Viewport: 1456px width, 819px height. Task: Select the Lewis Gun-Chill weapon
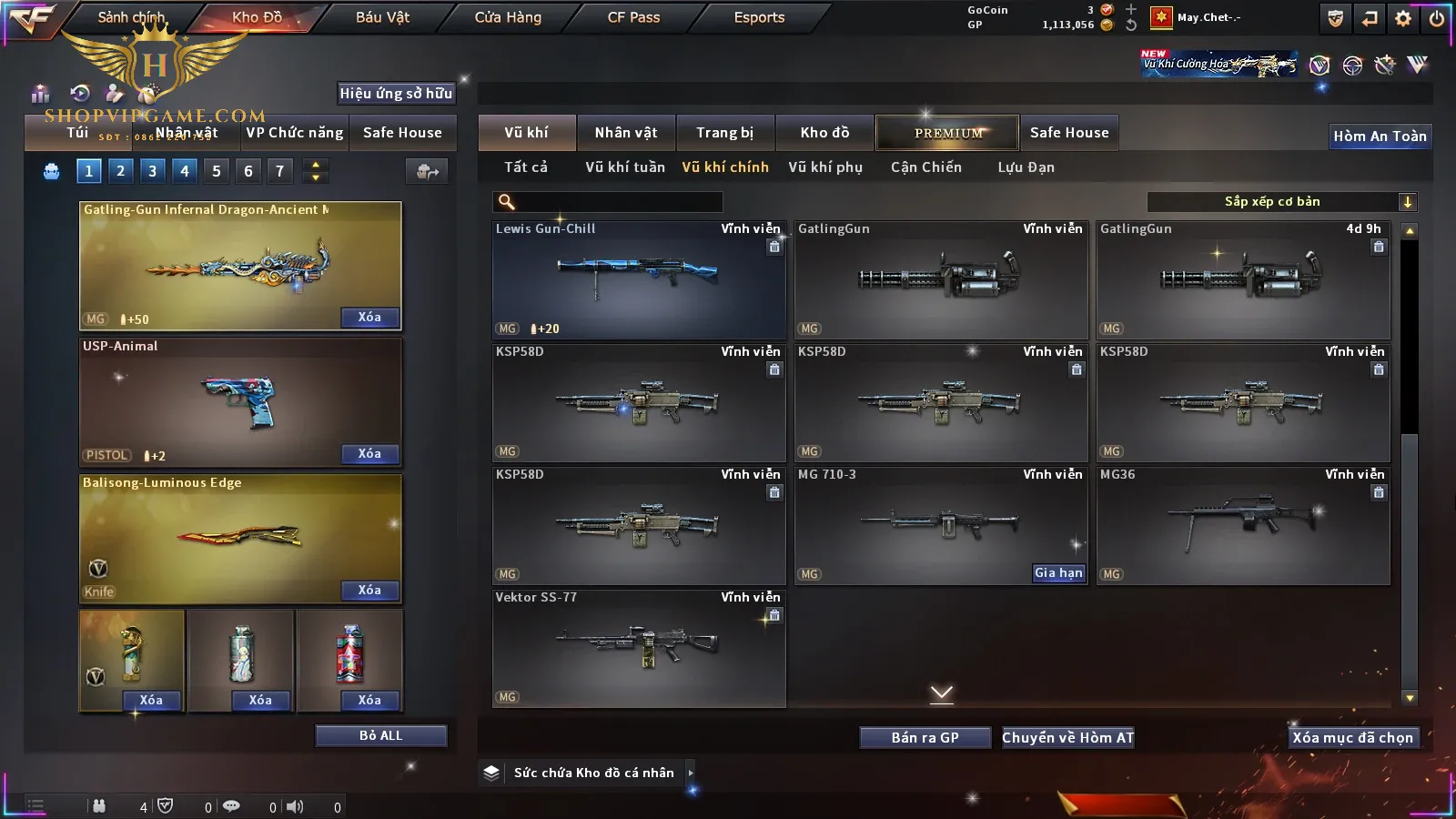click(x=638, y=279)
